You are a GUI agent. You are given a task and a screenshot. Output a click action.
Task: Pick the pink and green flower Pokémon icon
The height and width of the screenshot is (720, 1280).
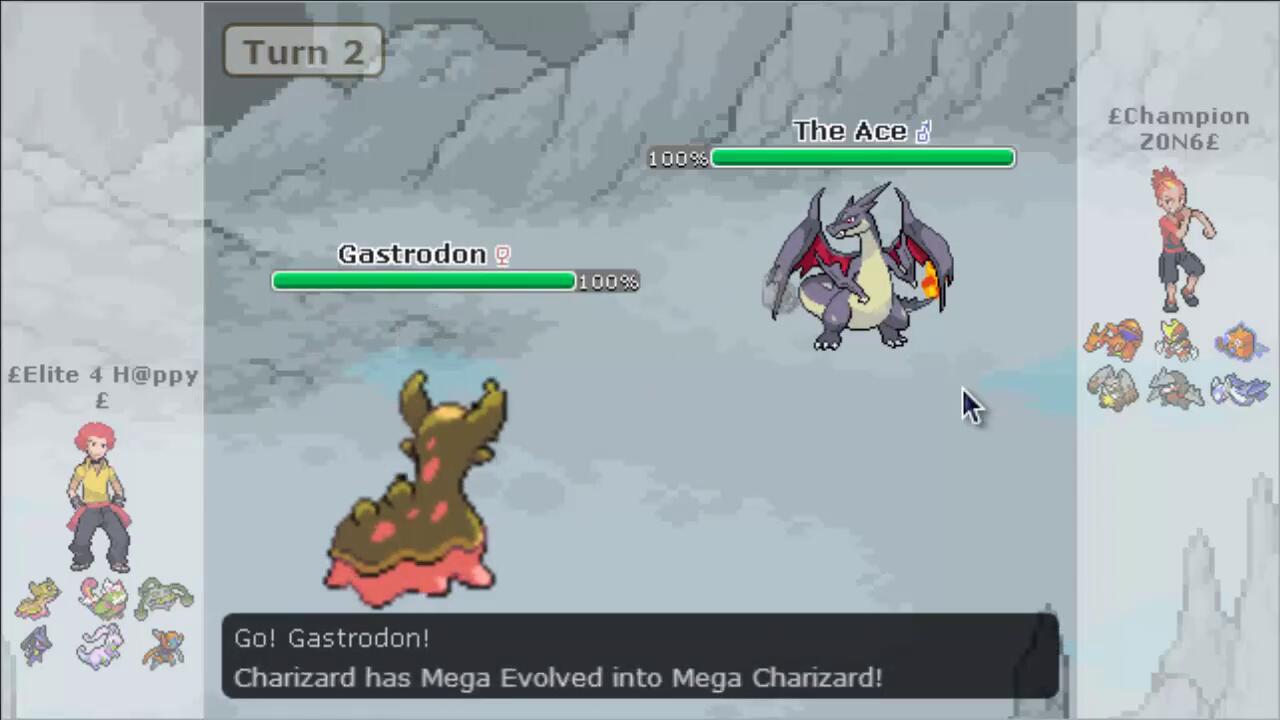102,598
